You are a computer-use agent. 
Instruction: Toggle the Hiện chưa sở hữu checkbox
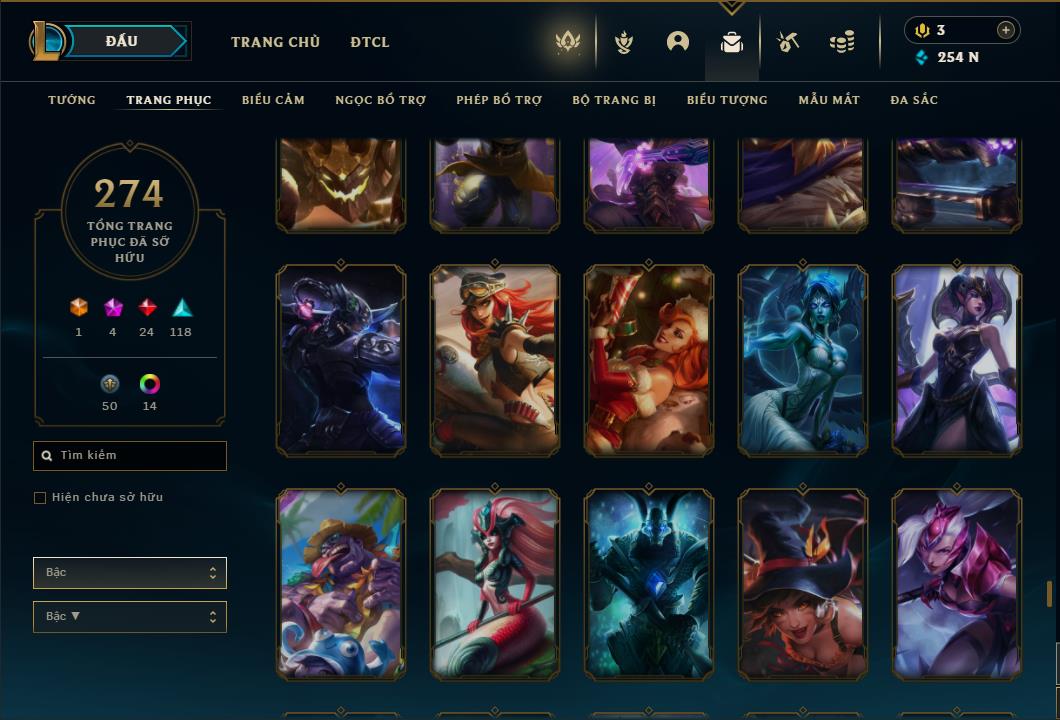click(x=40, y=498)
